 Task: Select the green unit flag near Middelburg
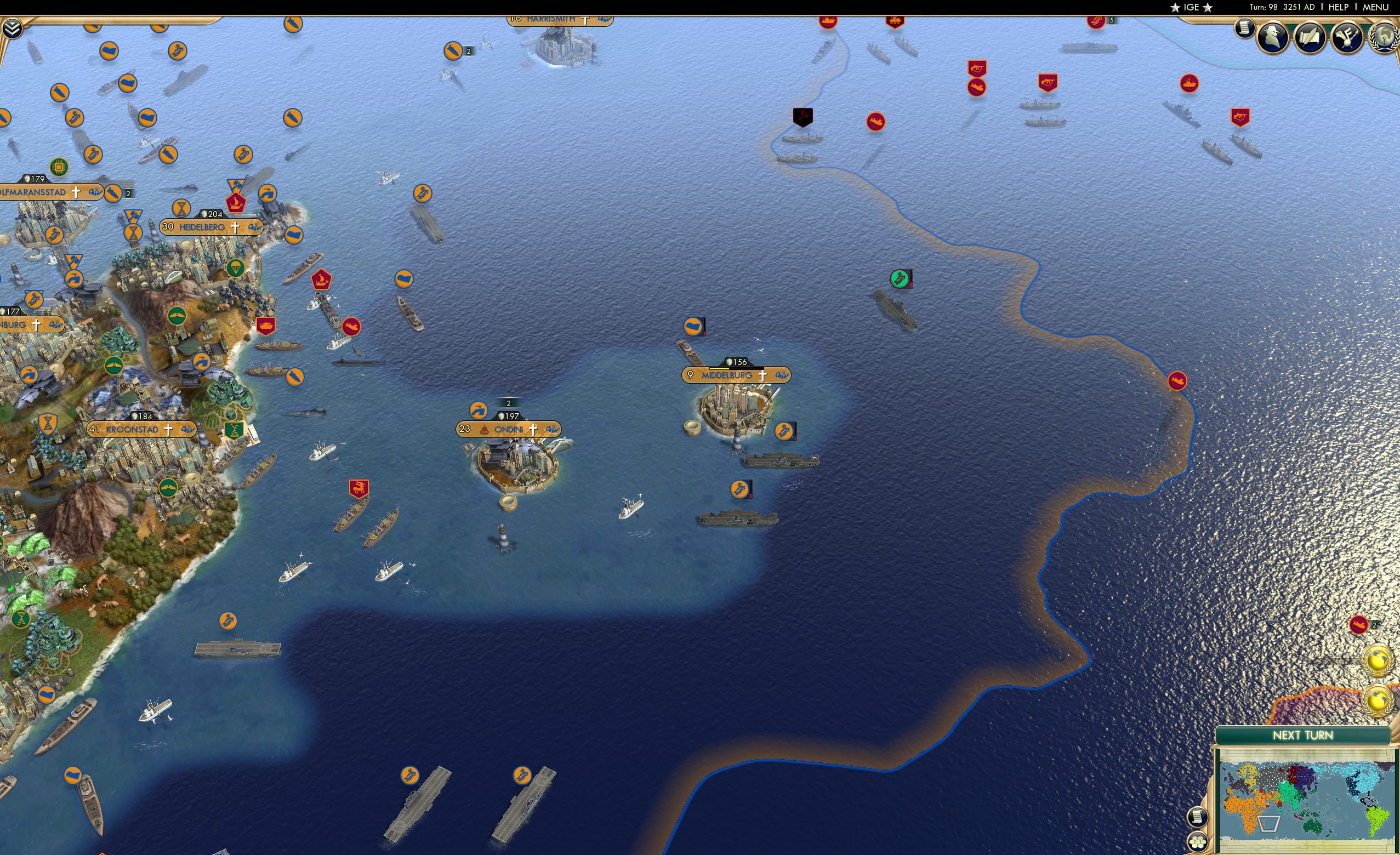click(x=900, y=278)
